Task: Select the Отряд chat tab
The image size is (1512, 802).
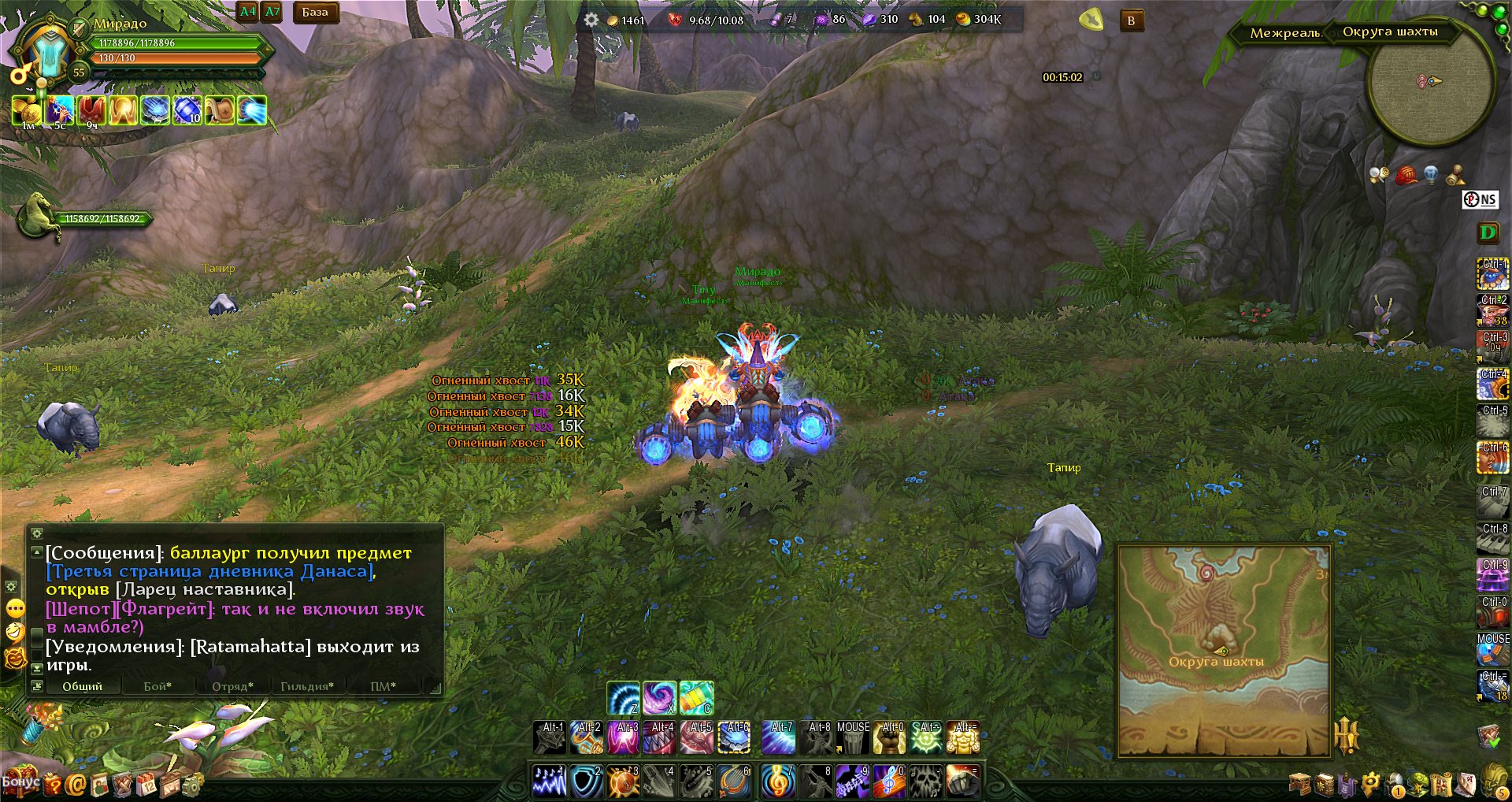Action: [x=232, y=686]
